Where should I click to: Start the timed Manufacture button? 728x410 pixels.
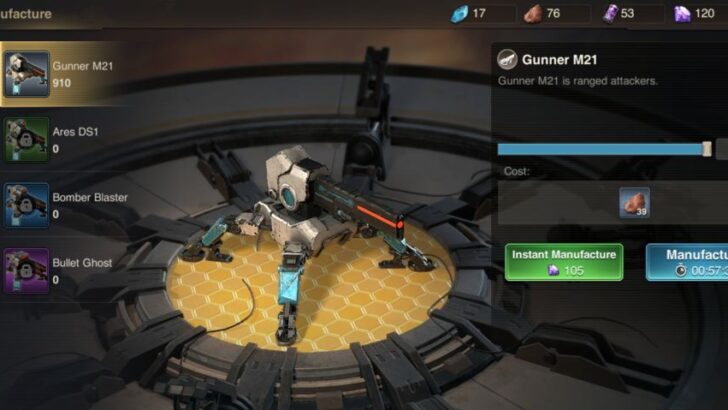[688, 262]
